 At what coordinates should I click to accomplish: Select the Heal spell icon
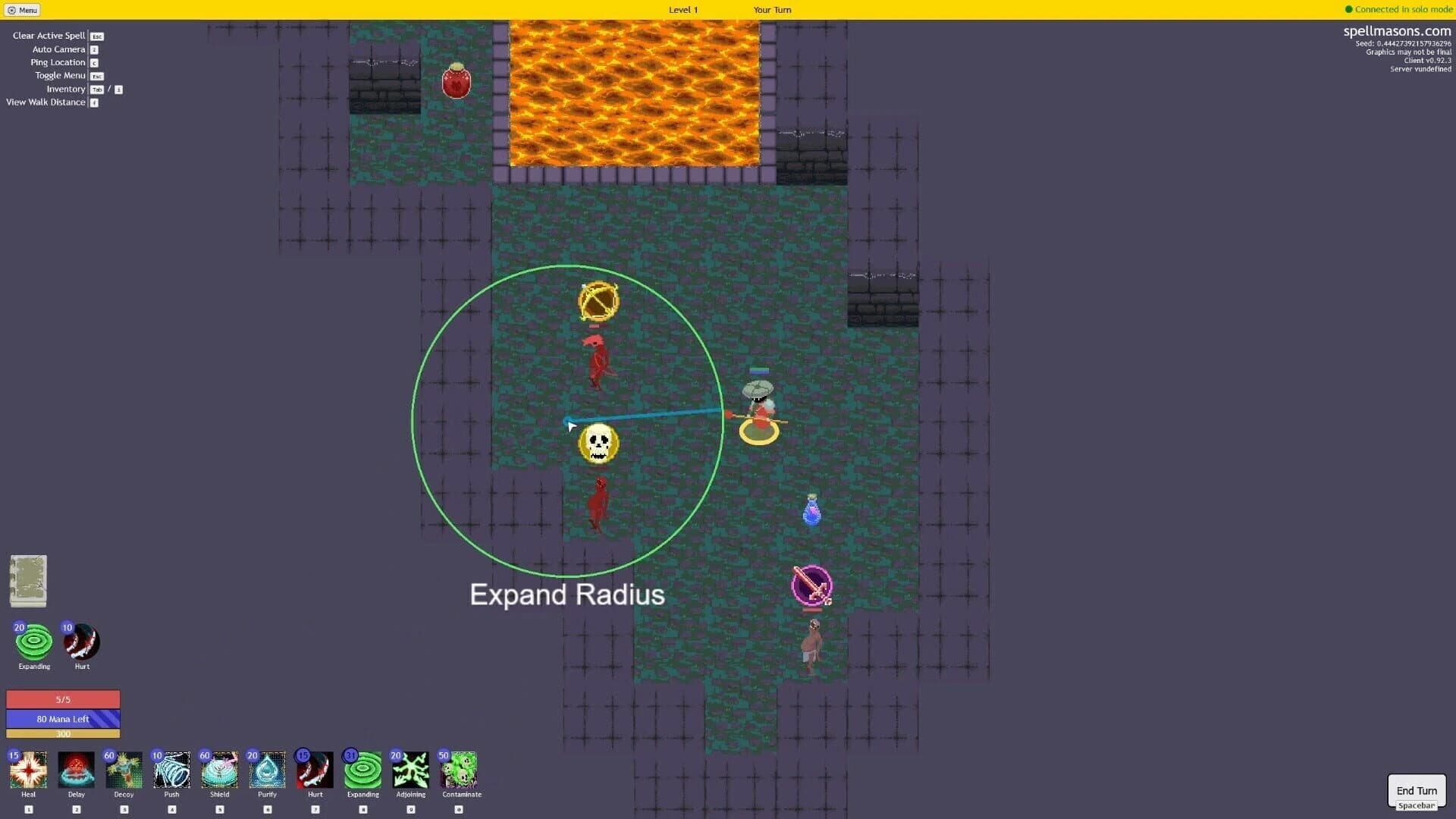pos(28,770)
